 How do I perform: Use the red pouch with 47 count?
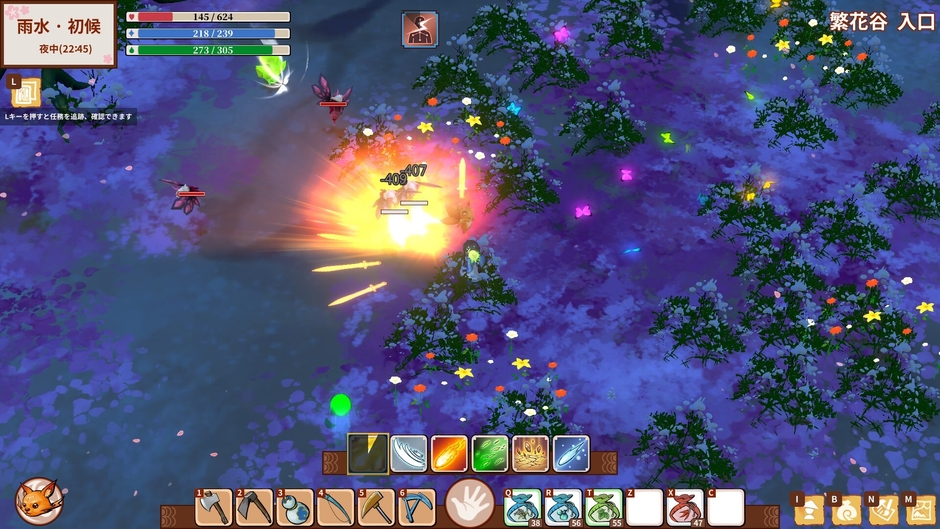(x=685, y=507)
